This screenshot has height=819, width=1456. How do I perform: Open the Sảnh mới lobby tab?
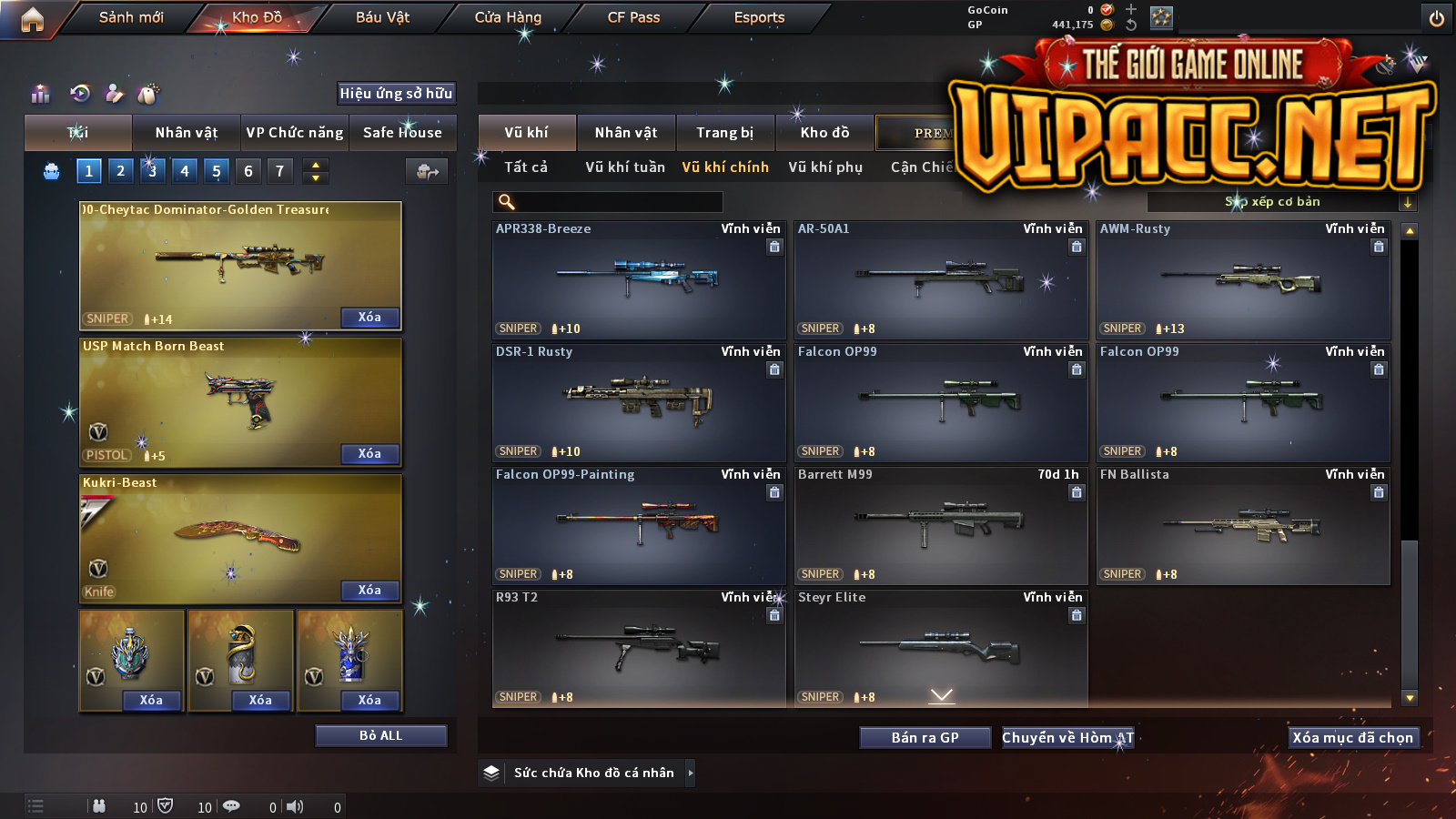[x=131, y=17]
